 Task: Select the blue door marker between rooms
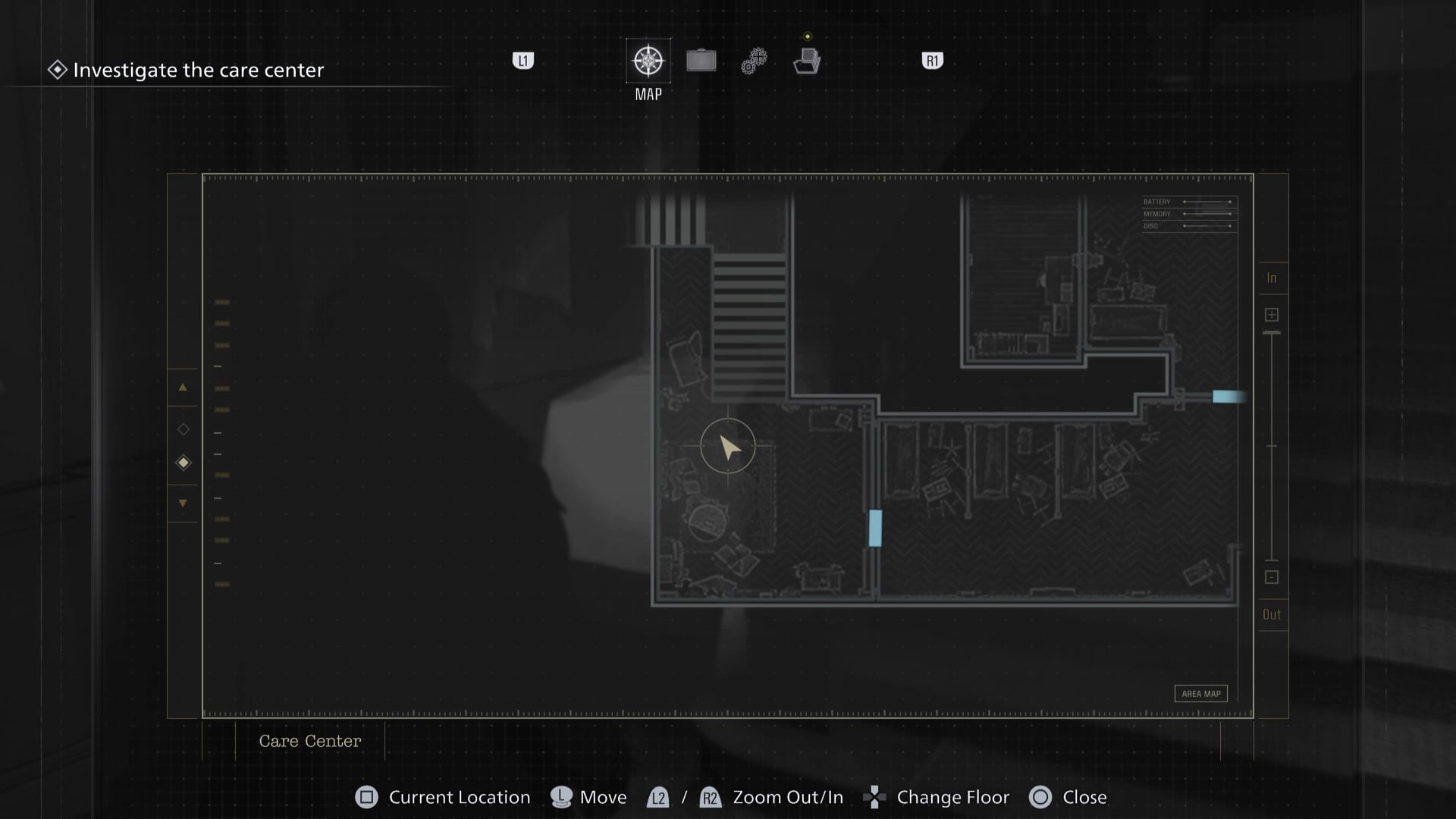coord(875,528)
